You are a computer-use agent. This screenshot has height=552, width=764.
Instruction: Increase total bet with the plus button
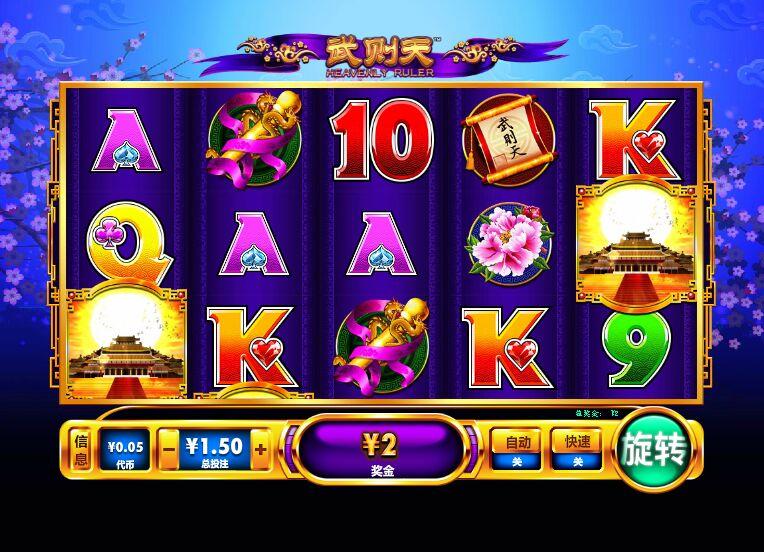261,450
